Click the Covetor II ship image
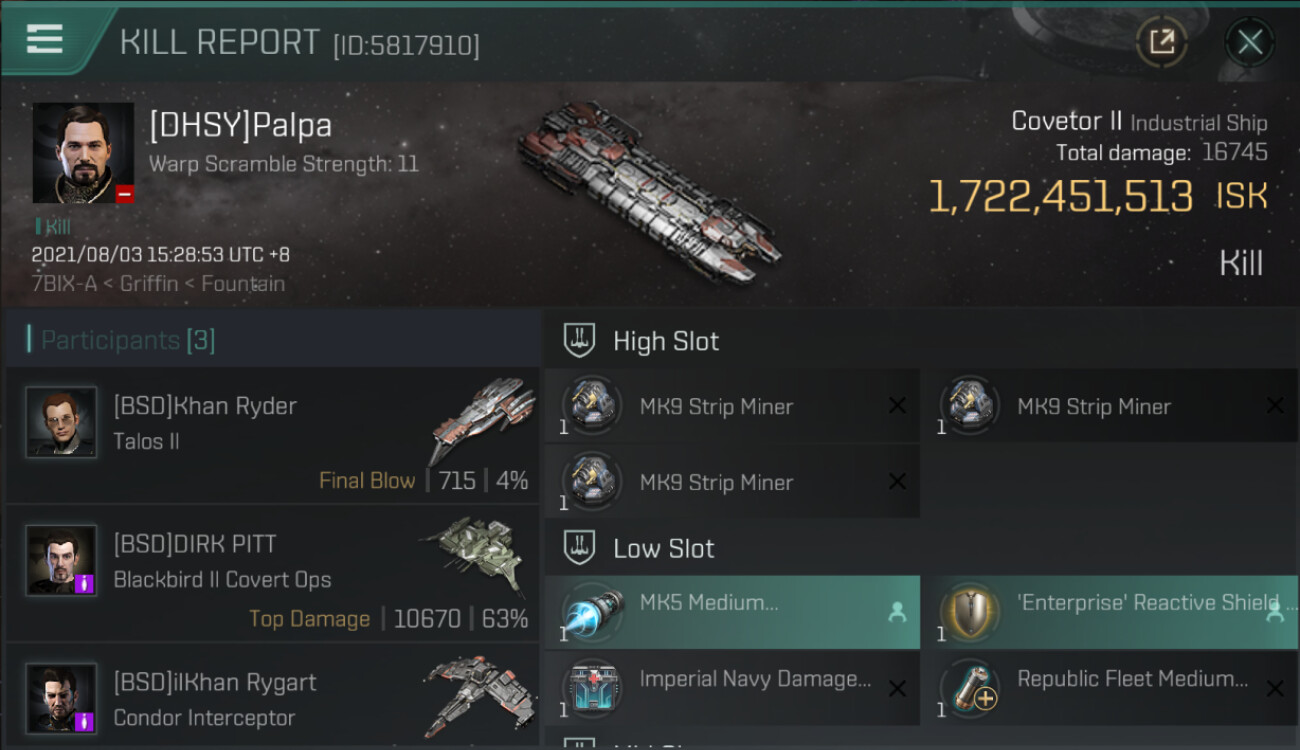The height and width of the screenshot is (750, 1300). click(x=648, y=190)
